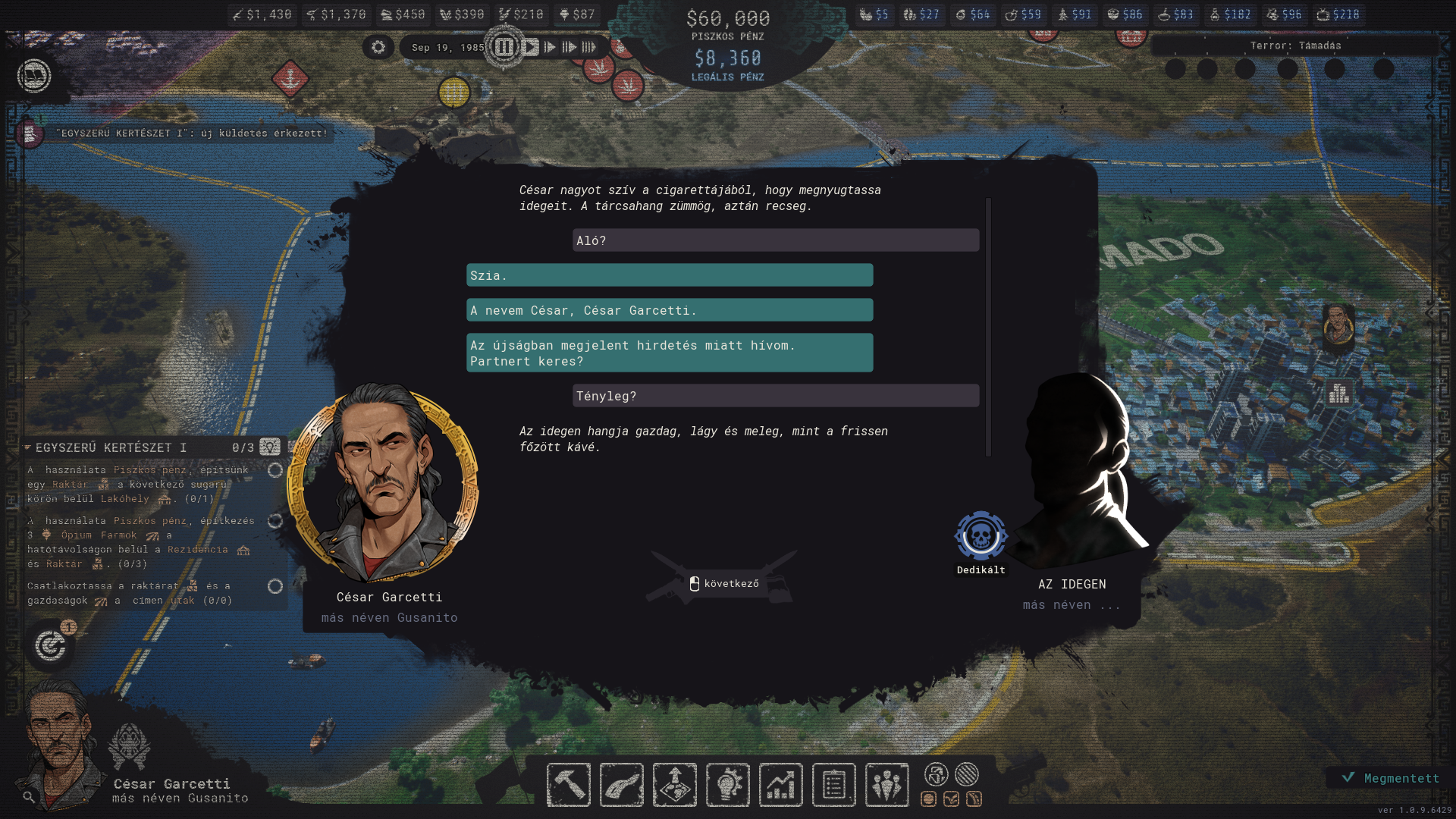
Task: Open the circular target objectives icon
Action: [x=50, y=646]
